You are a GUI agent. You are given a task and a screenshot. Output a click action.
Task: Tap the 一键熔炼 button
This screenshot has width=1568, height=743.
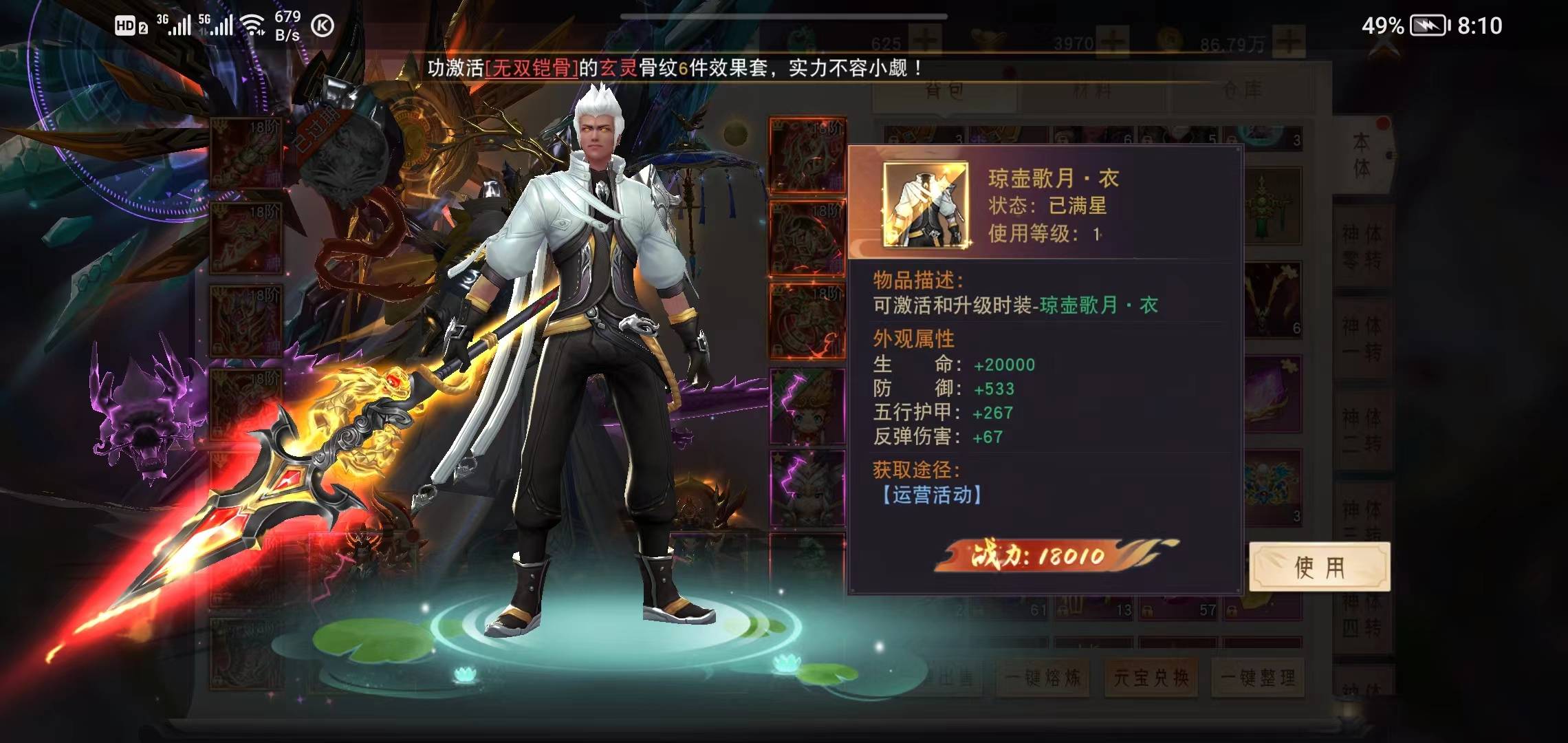[x=1043, y=678]
